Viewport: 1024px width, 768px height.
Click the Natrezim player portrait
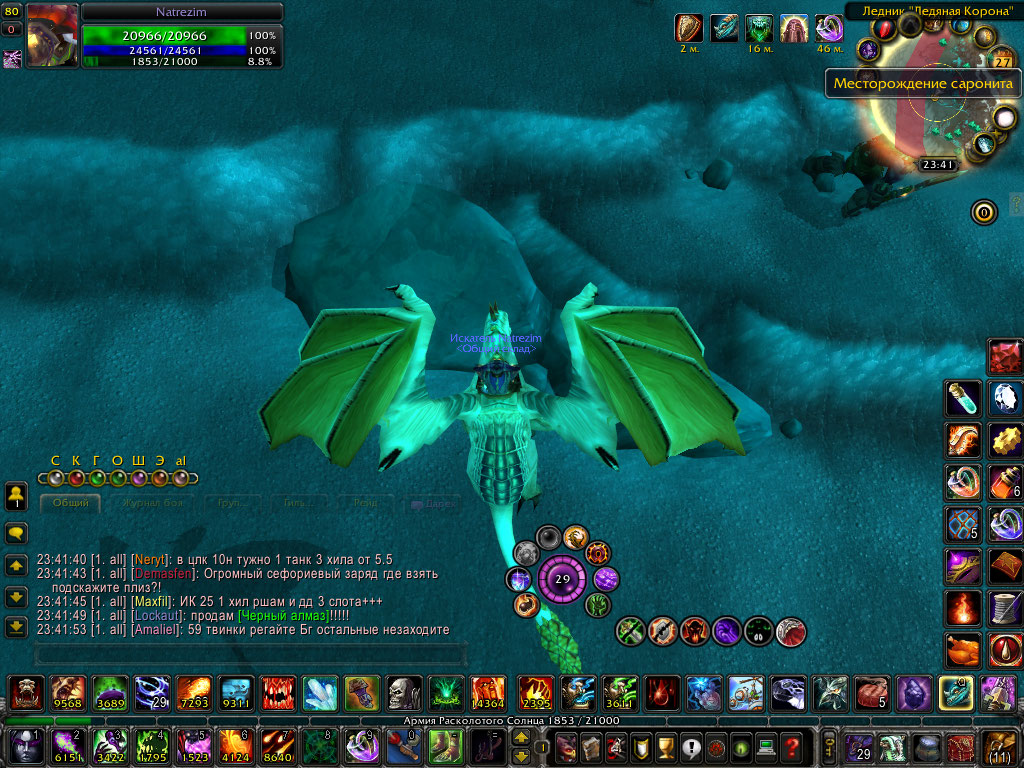[51, 36]
